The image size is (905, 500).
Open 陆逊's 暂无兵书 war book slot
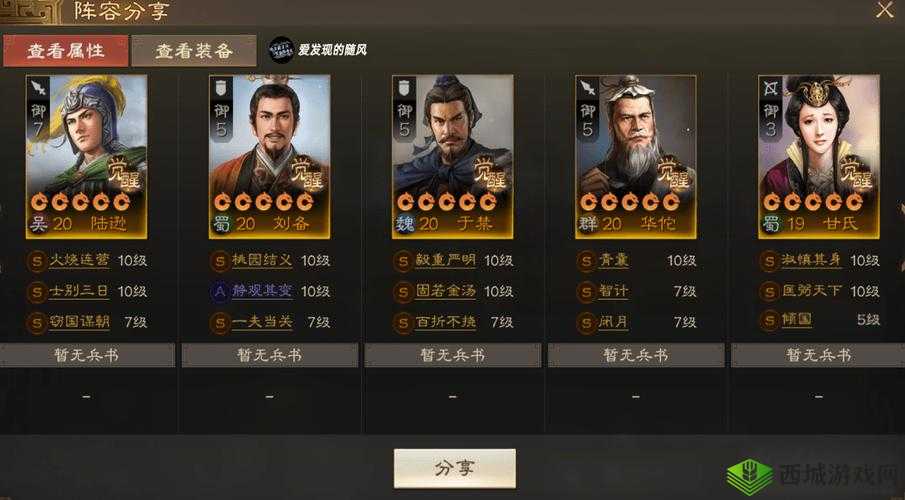87,355
